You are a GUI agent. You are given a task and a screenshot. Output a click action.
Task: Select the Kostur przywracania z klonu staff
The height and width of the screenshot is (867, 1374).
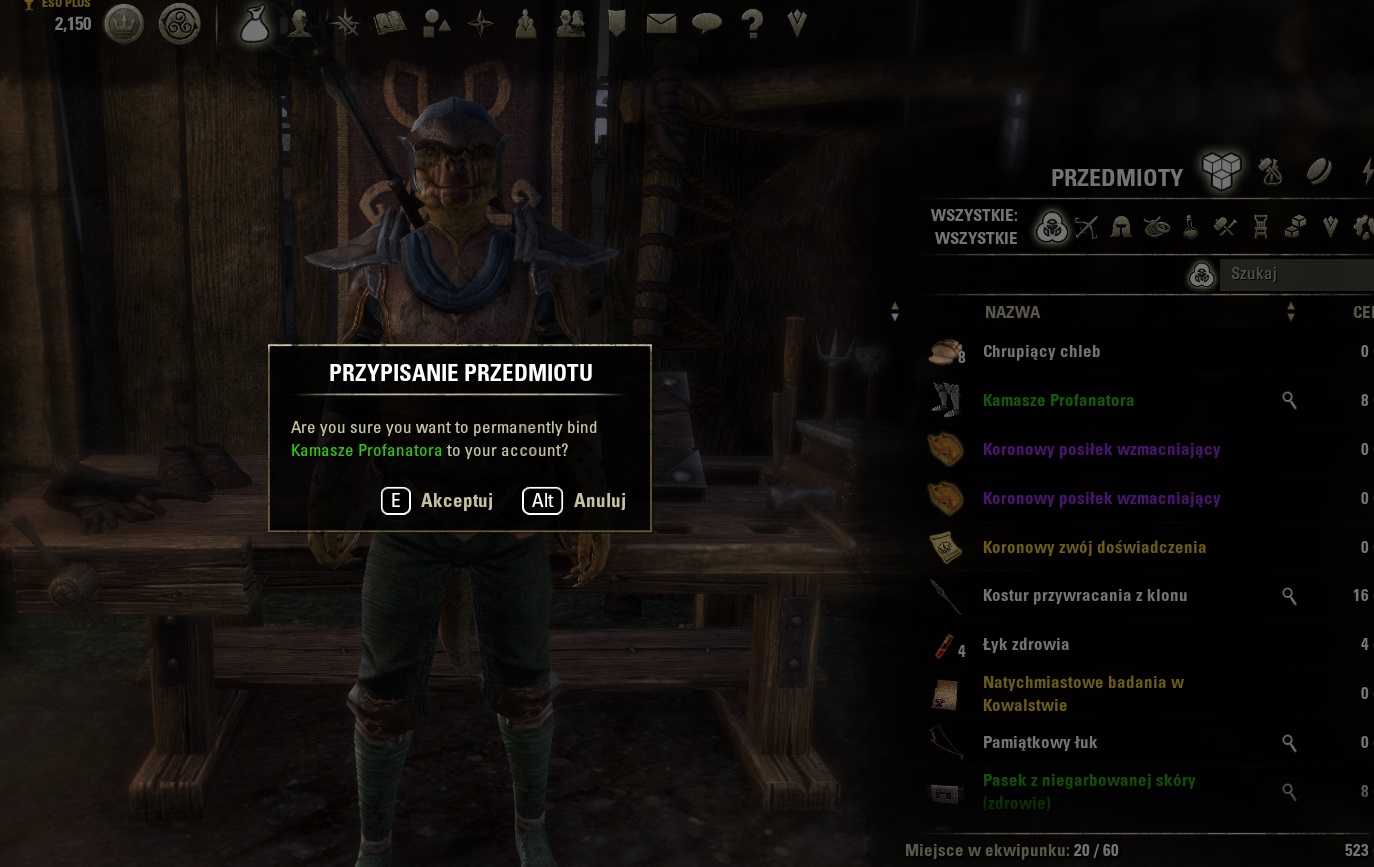(x=1085, y=596)
